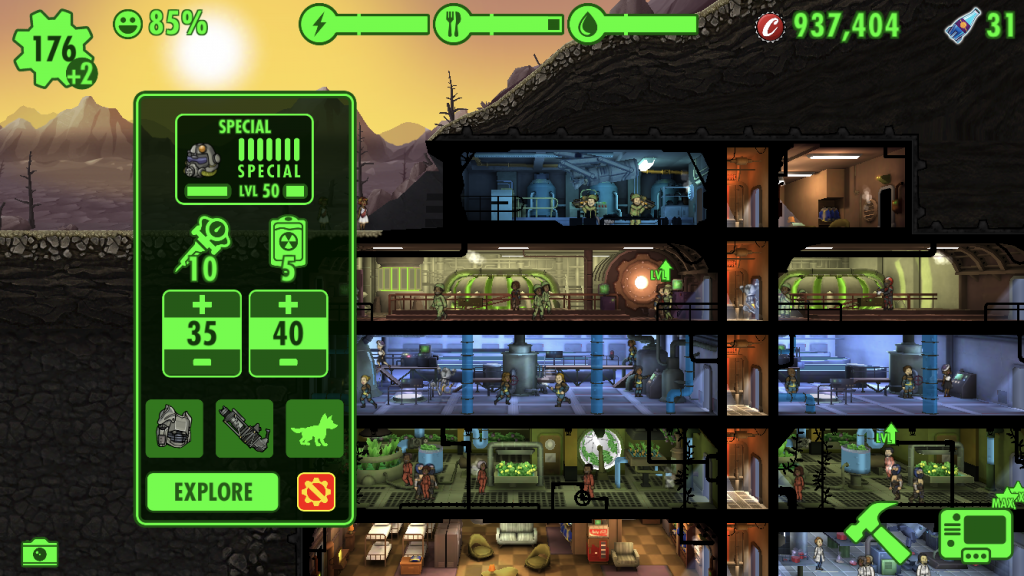This screenshot has width=1024, height=576.
Task: Take a screenshot with the camera icon
Action: (40, 551)
